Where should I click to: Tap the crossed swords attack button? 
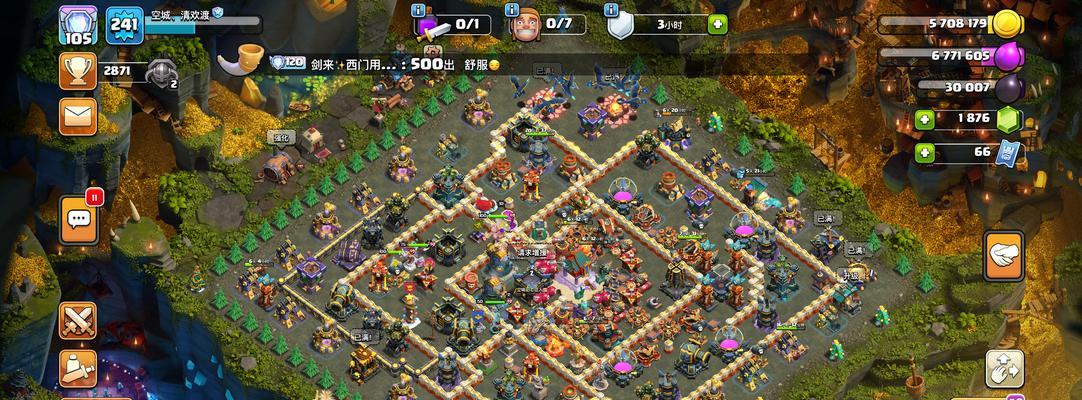click(77, 320)
